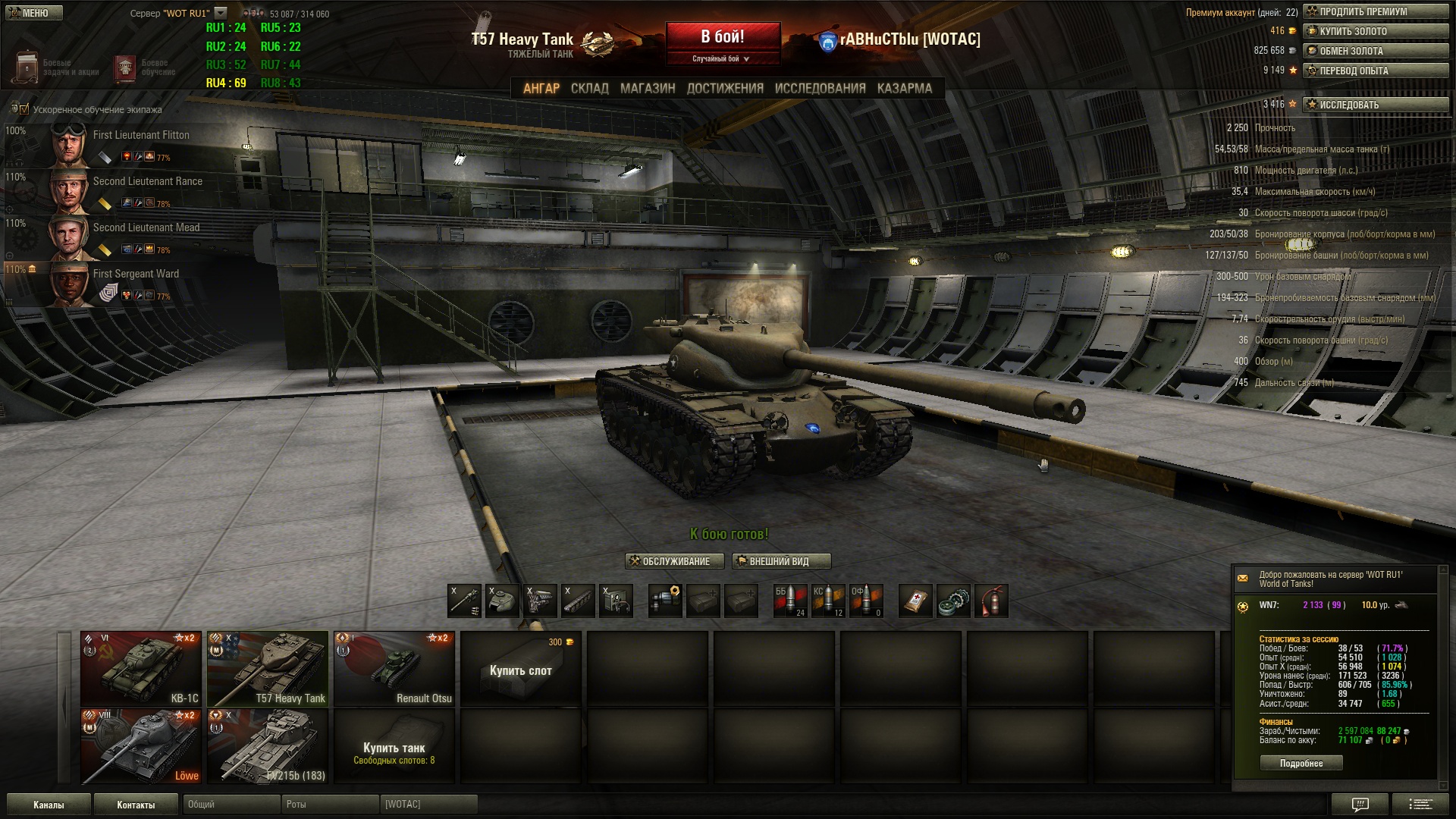Choose the Renault Otsu tank

[x=394, y=668]
